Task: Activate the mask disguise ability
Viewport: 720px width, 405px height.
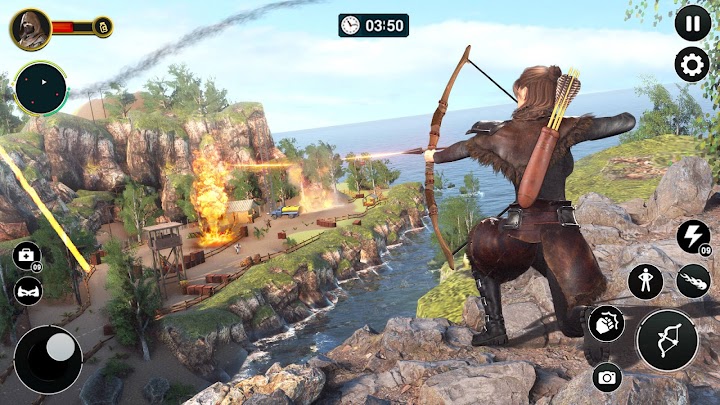Action: tap(27, 290)
